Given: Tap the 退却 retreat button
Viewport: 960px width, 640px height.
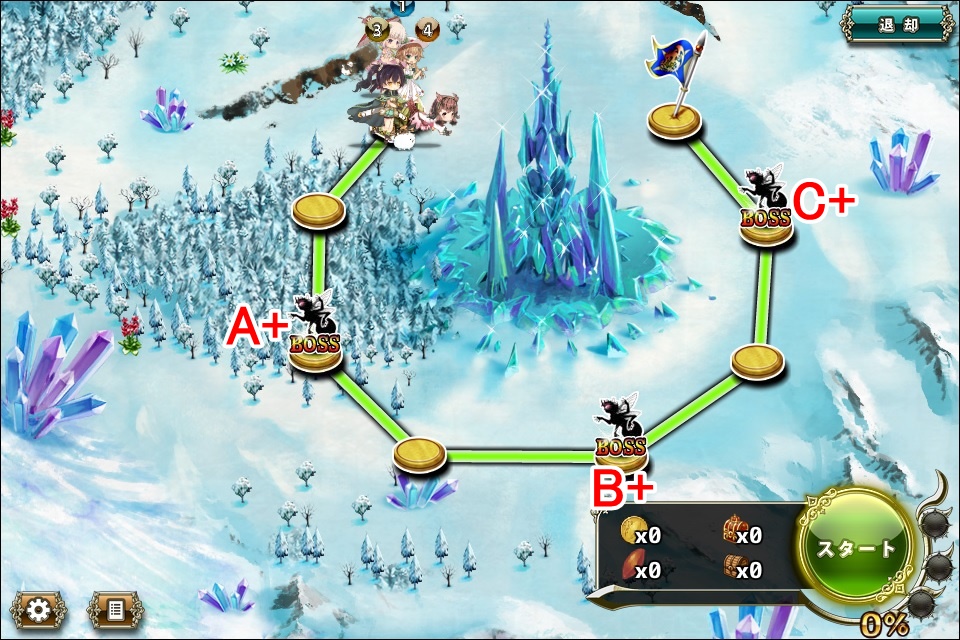Looking at the screenshot, I should click(897, 24).
